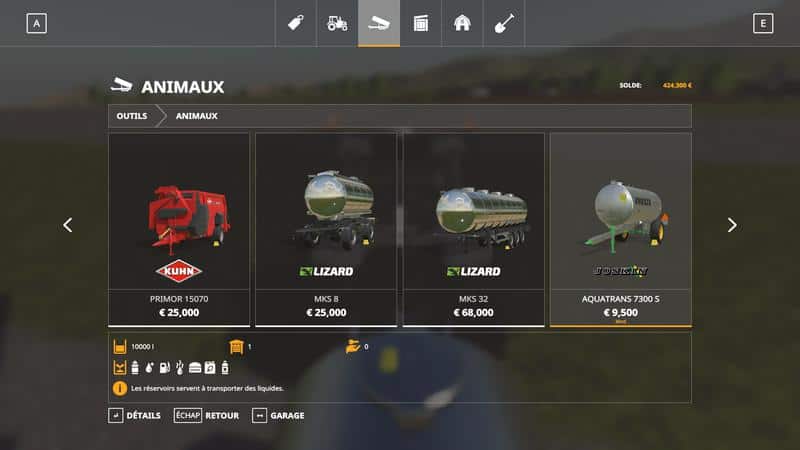This screenshot has width=800, height=450.
Task: Open the brands tab with tag icon
Action: click(x=296, y=23)
